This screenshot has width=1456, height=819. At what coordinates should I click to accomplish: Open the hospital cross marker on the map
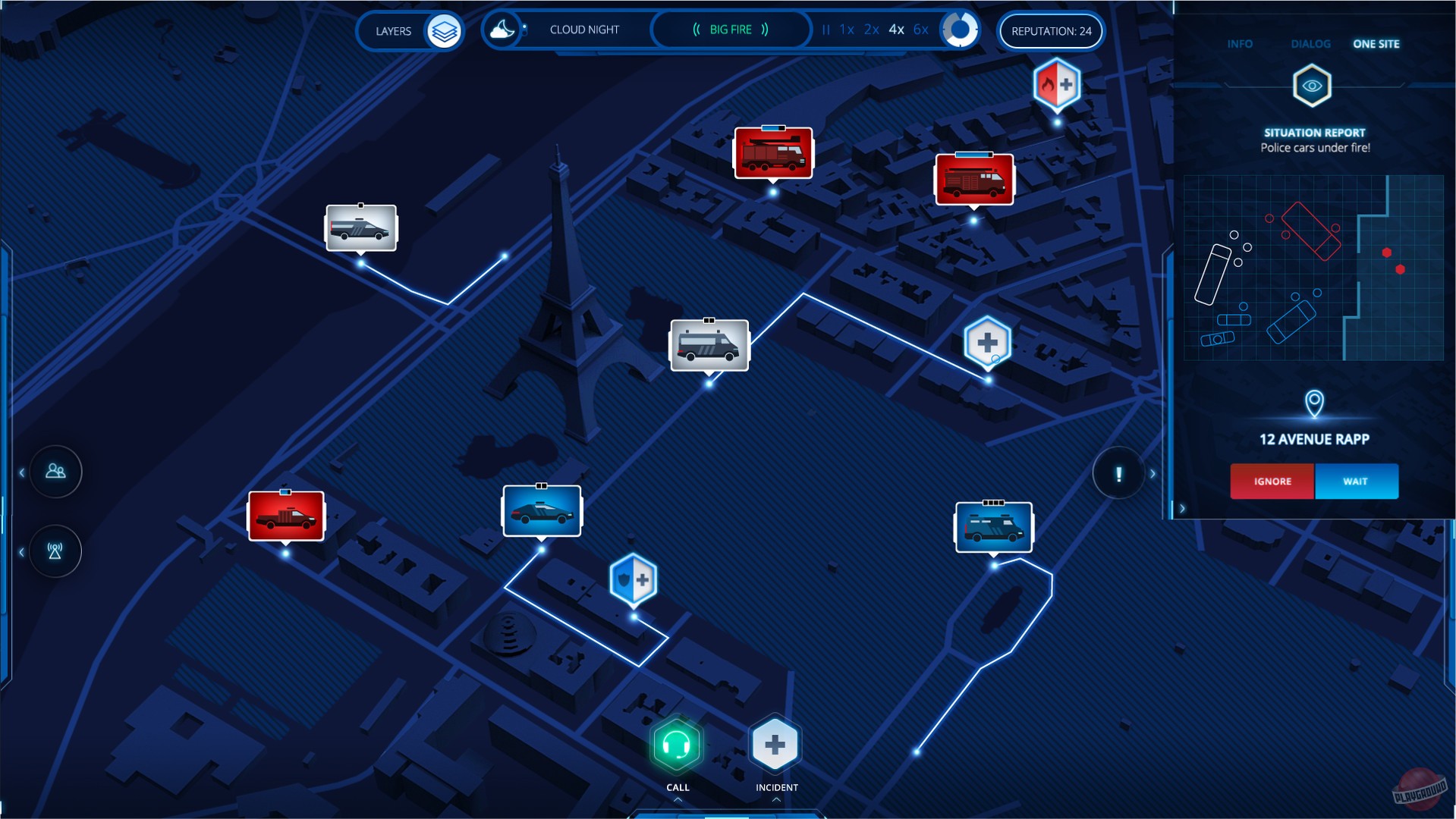click(x=987, y=340)
